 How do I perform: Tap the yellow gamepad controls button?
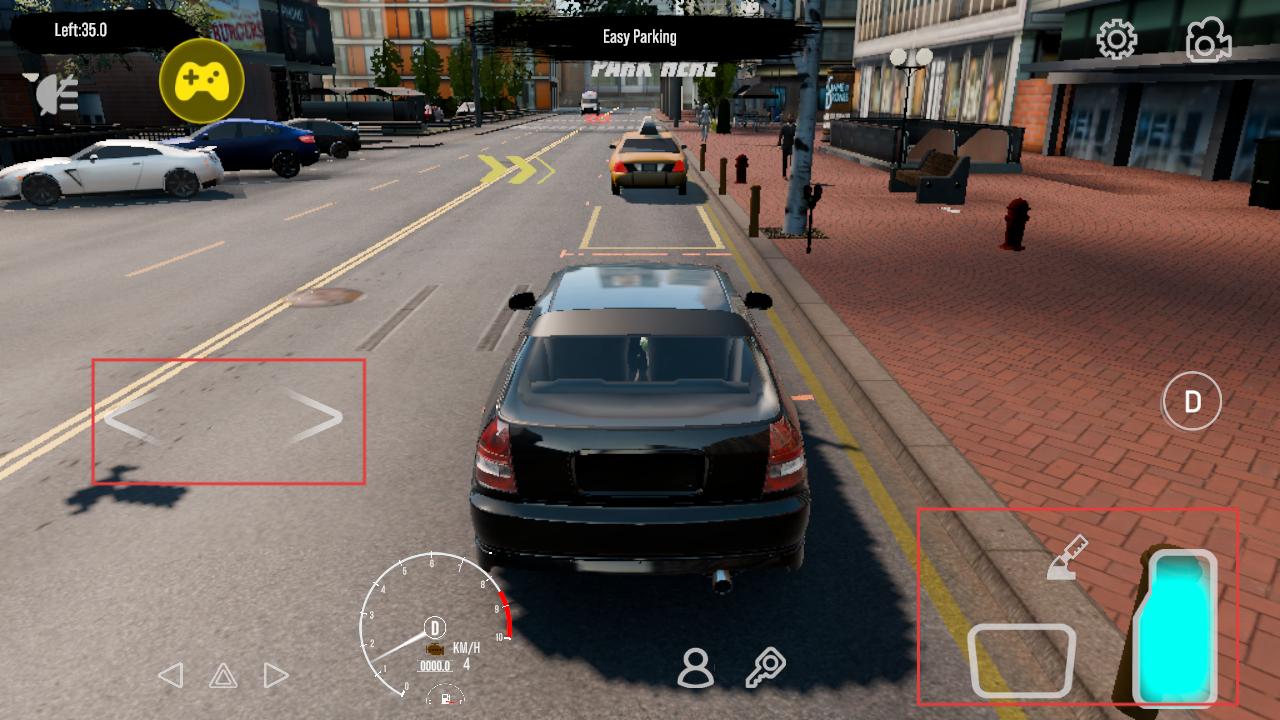click(202, 81)
